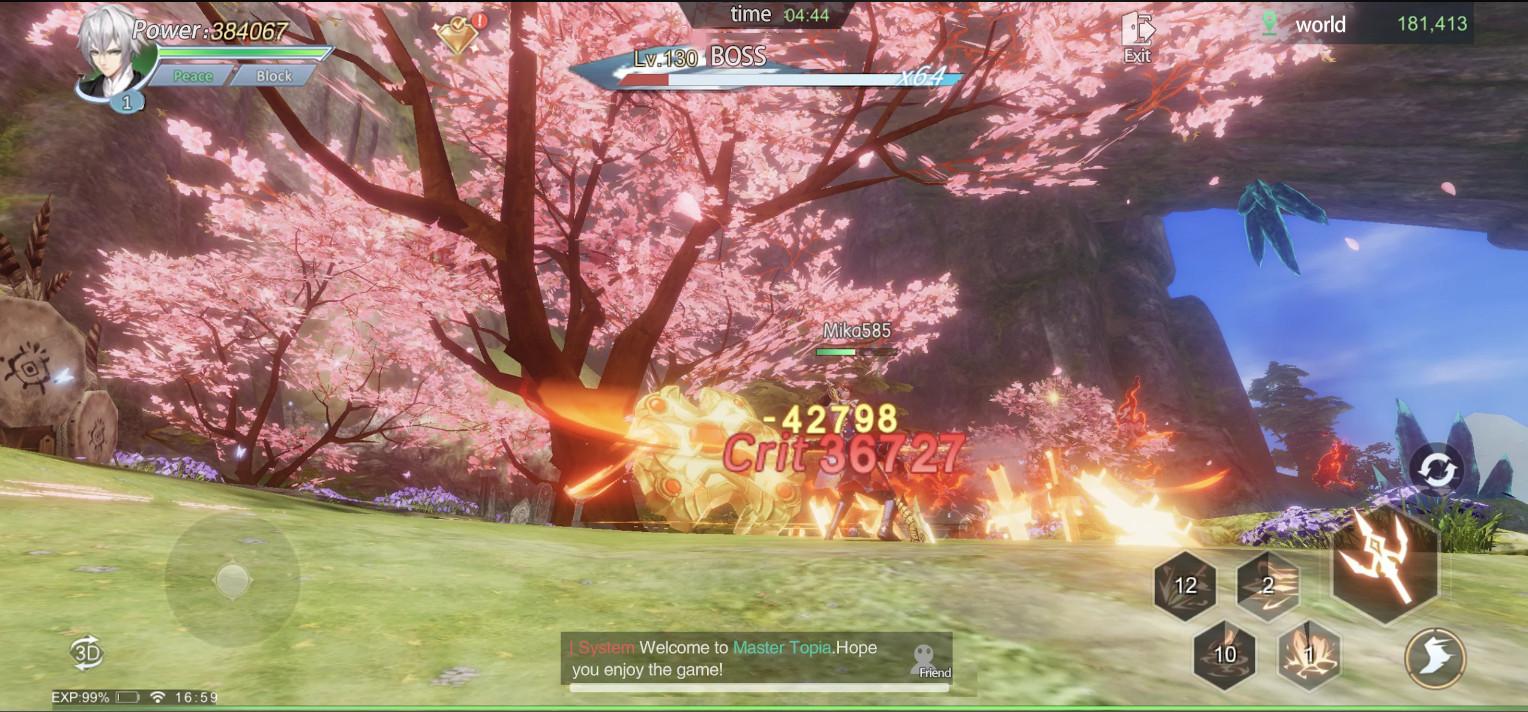Trigger the round dash dodge button
1528x712 pixels.
pos(1434,659)
